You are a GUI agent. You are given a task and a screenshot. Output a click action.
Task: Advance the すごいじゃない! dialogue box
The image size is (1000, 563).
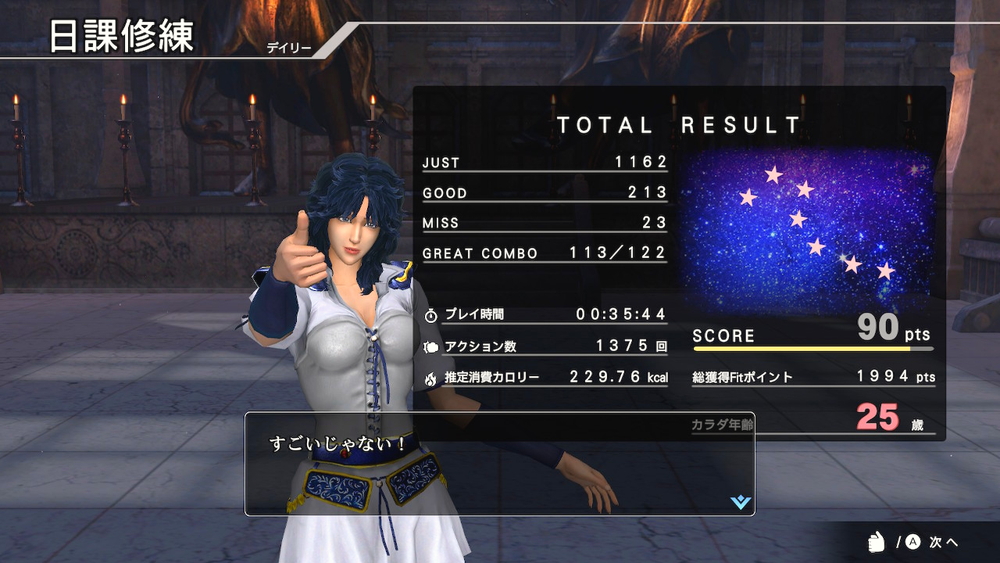(499, 463)
